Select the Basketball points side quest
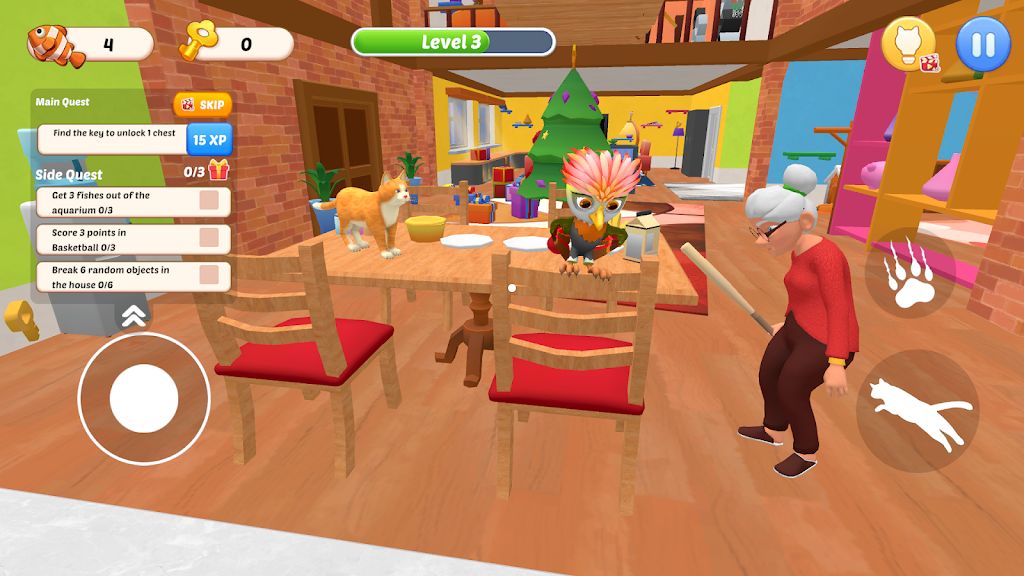 point(133,239)
